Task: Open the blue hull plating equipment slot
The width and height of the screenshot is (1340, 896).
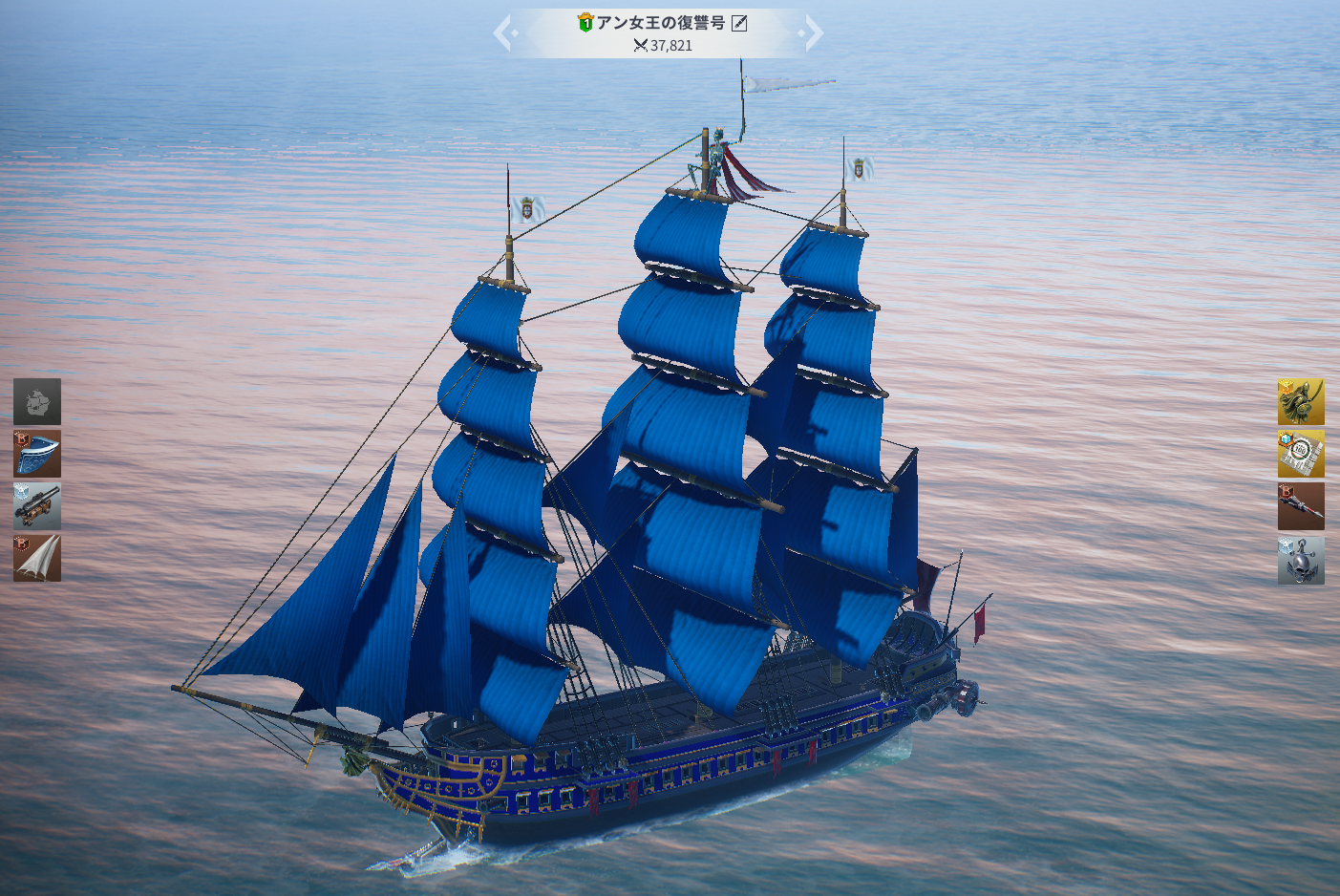Action: tap(37, 454)
